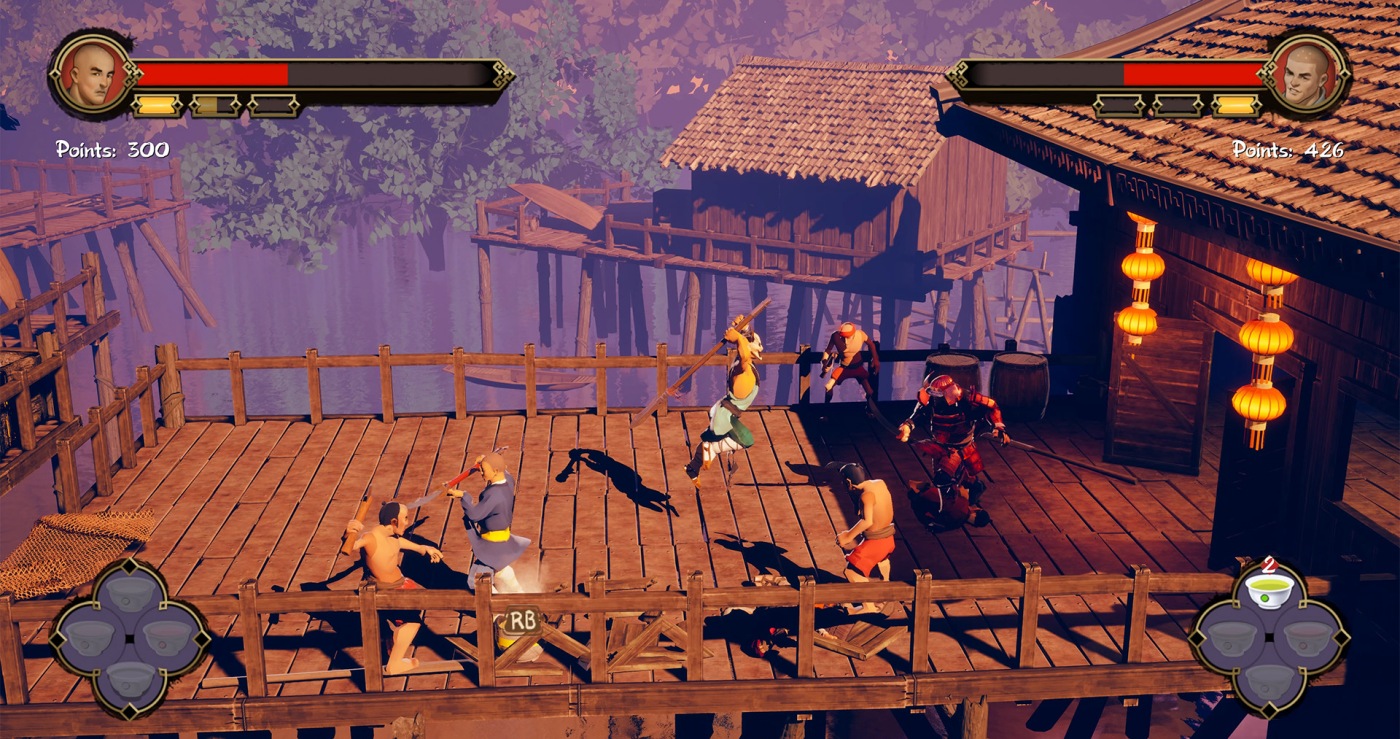Select the green tea cup slot
This screenshot has width=1400, height=739.
tap(1269, 590)
